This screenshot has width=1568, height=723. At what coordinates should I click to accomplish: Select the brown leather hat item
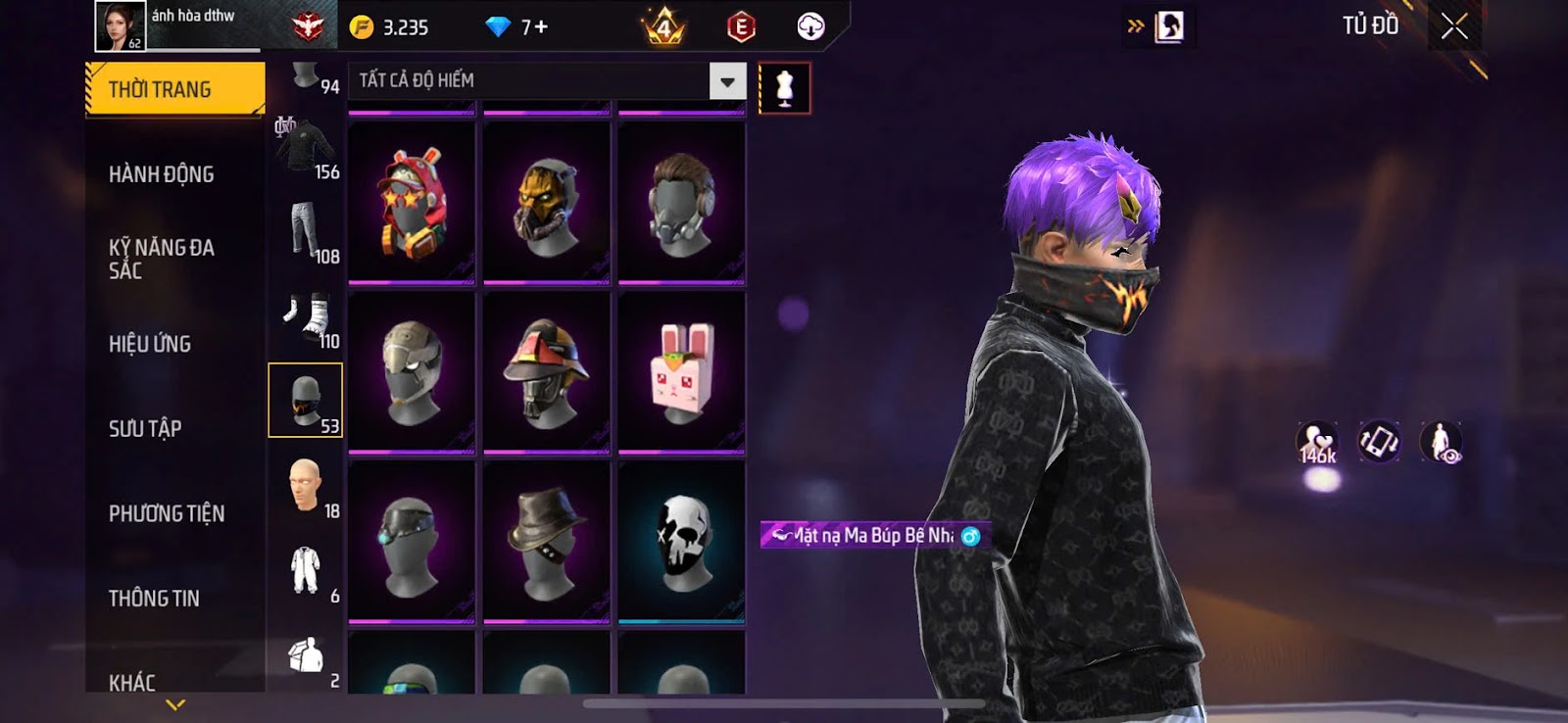(x=547, y=542)
